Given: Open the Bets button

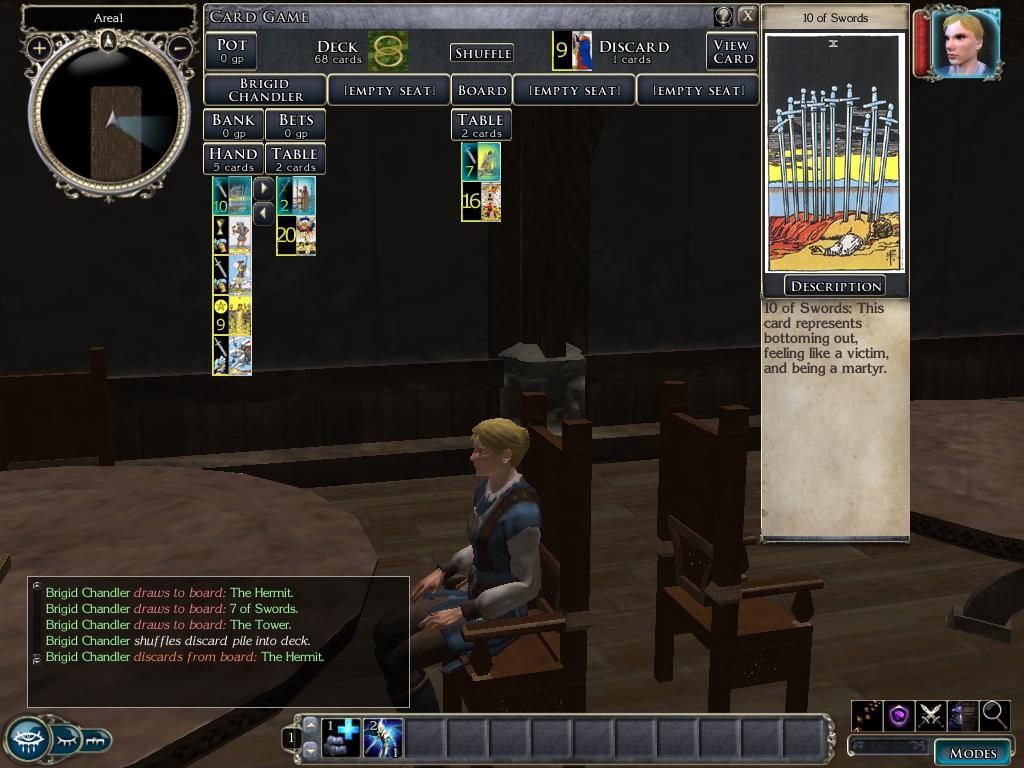Looking at the screenshot, I should [x=295, y=125].
